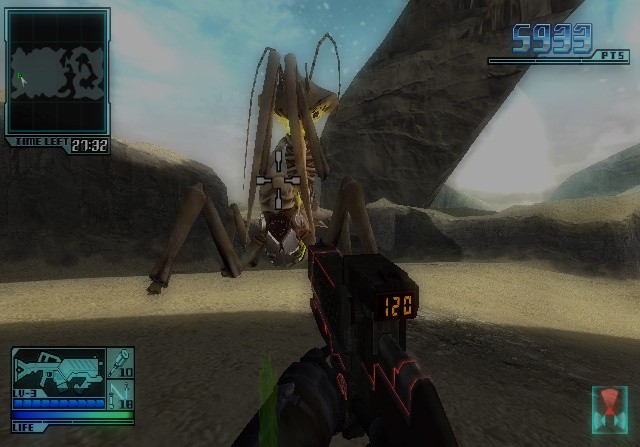Click the red enemy radar indicator

coord(609,406)
